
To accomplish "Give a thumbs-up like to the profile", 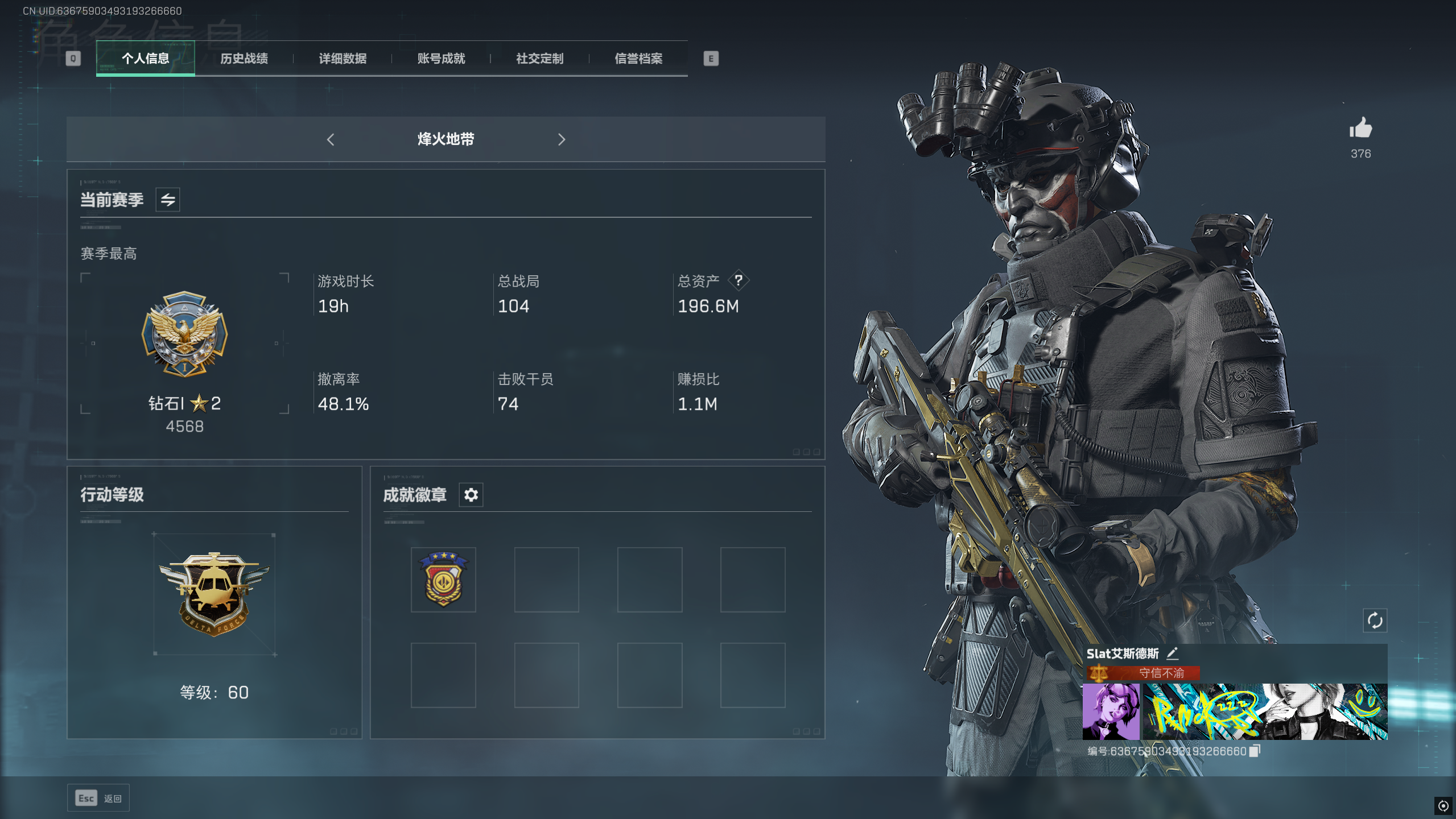I will 1360,129.
